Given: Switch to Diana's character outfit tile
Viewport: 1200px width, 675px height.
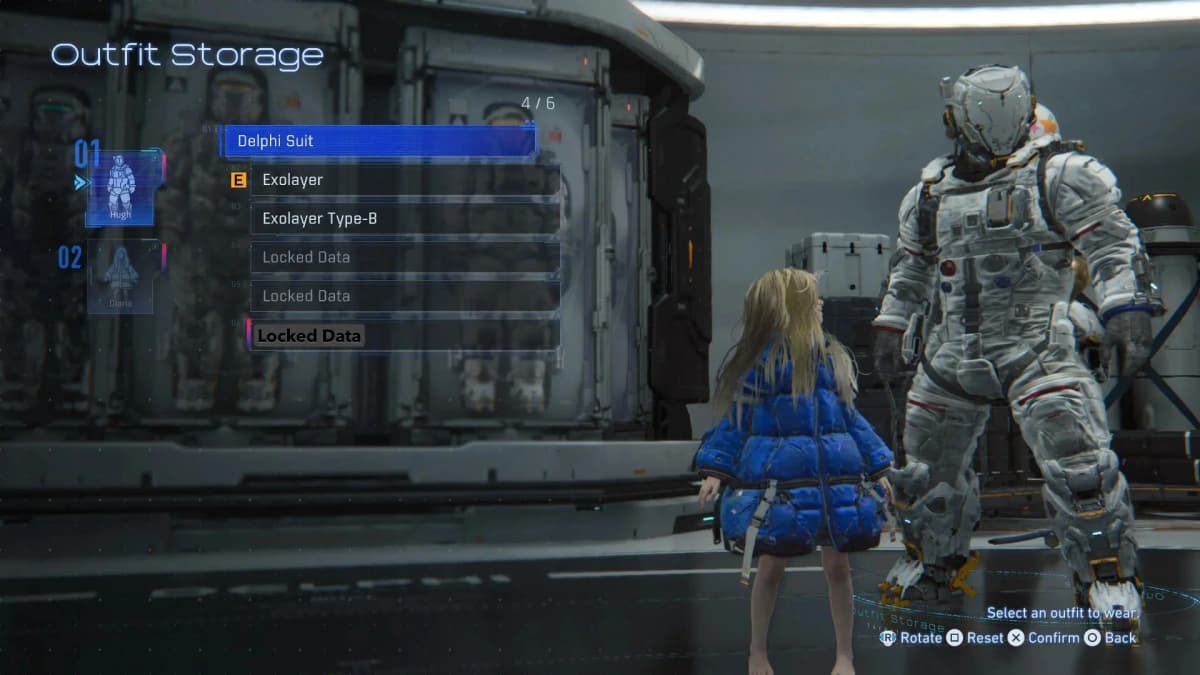Looking at the screenshot, I should [121, 276].
